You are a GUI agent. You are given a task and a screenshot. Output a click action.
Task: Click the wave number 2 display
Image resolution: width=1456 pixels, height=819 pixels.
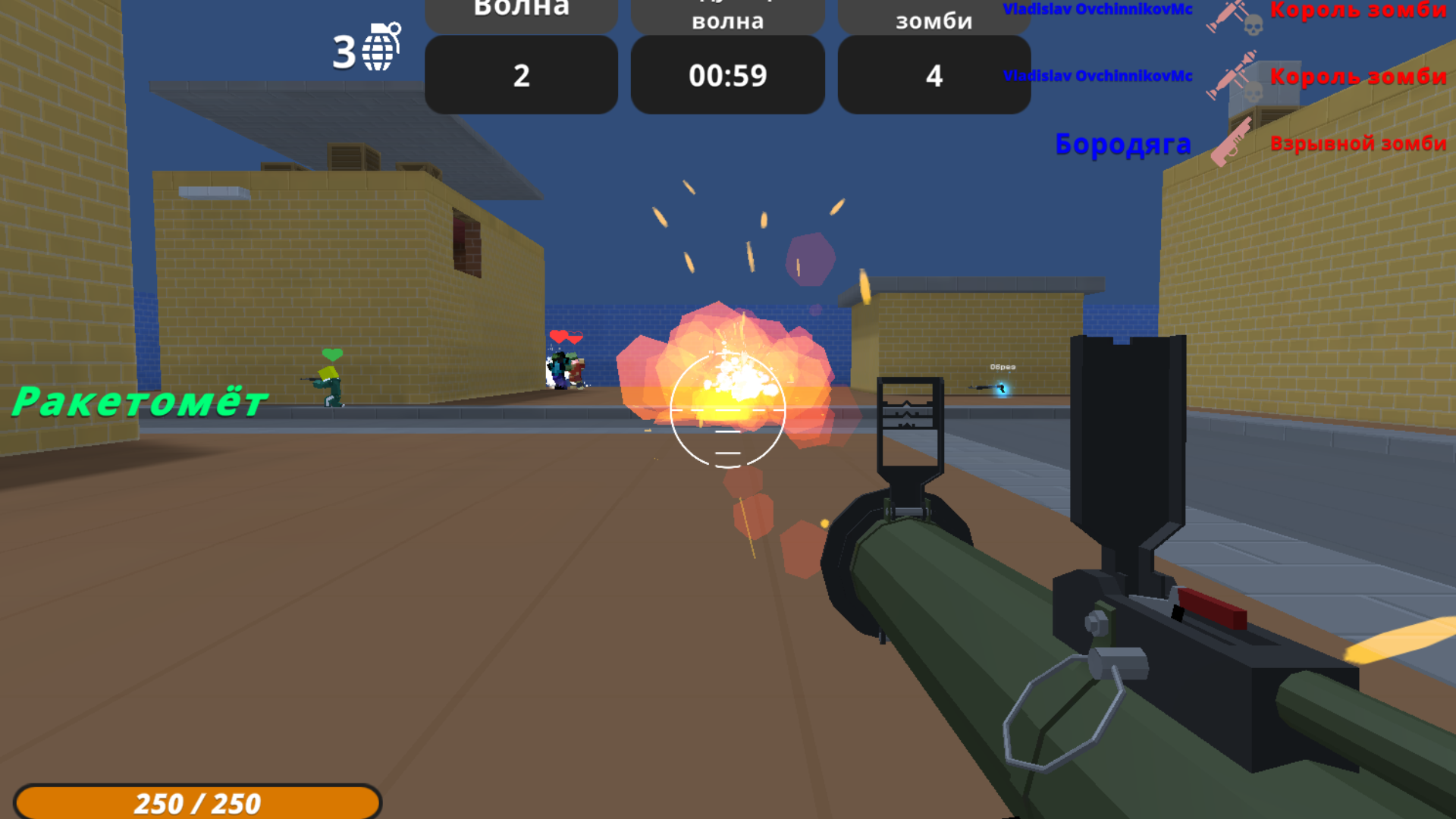(x=520, y=74)
